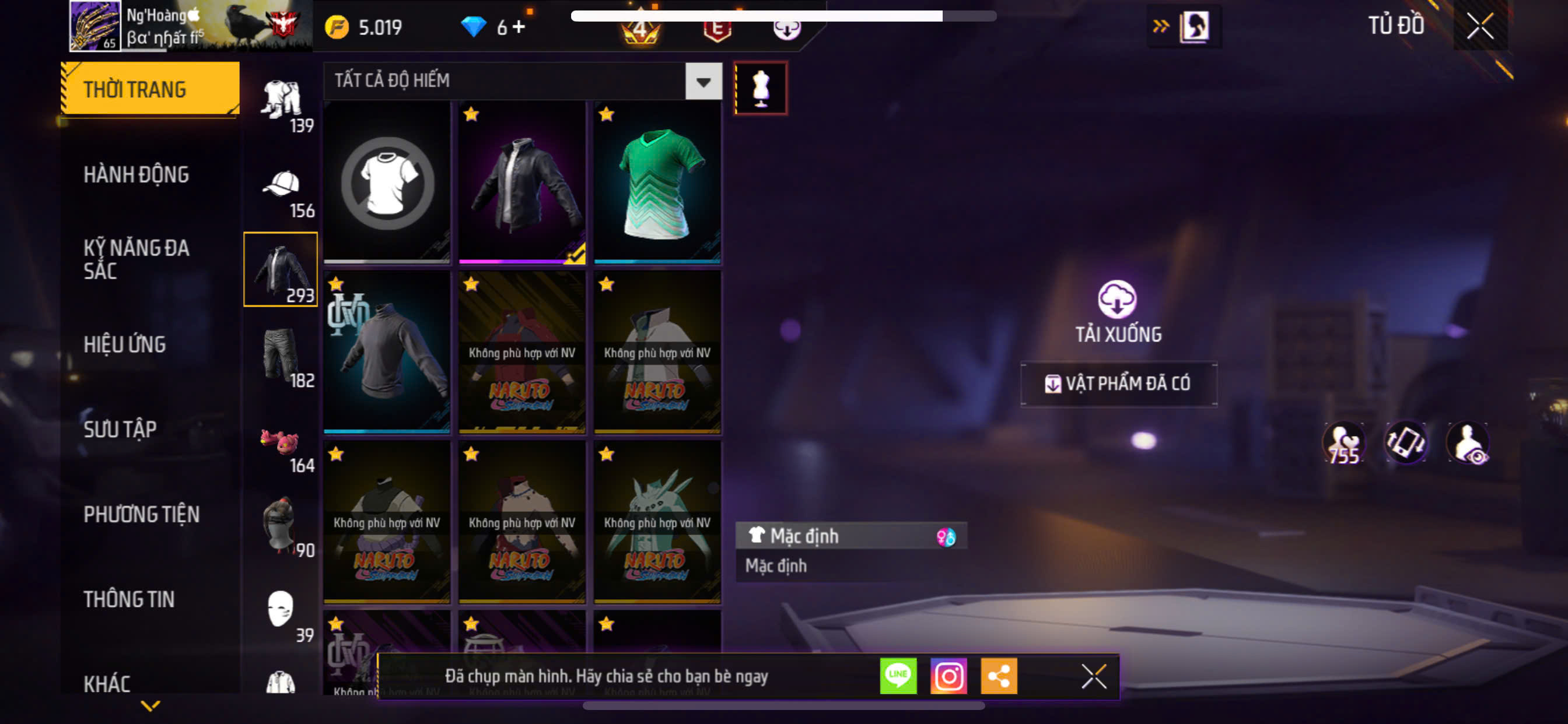This screenshot has height=724, width=1568.
Task: Switch to PHƯƠNG TIỆN category
Action: point(141,515)
